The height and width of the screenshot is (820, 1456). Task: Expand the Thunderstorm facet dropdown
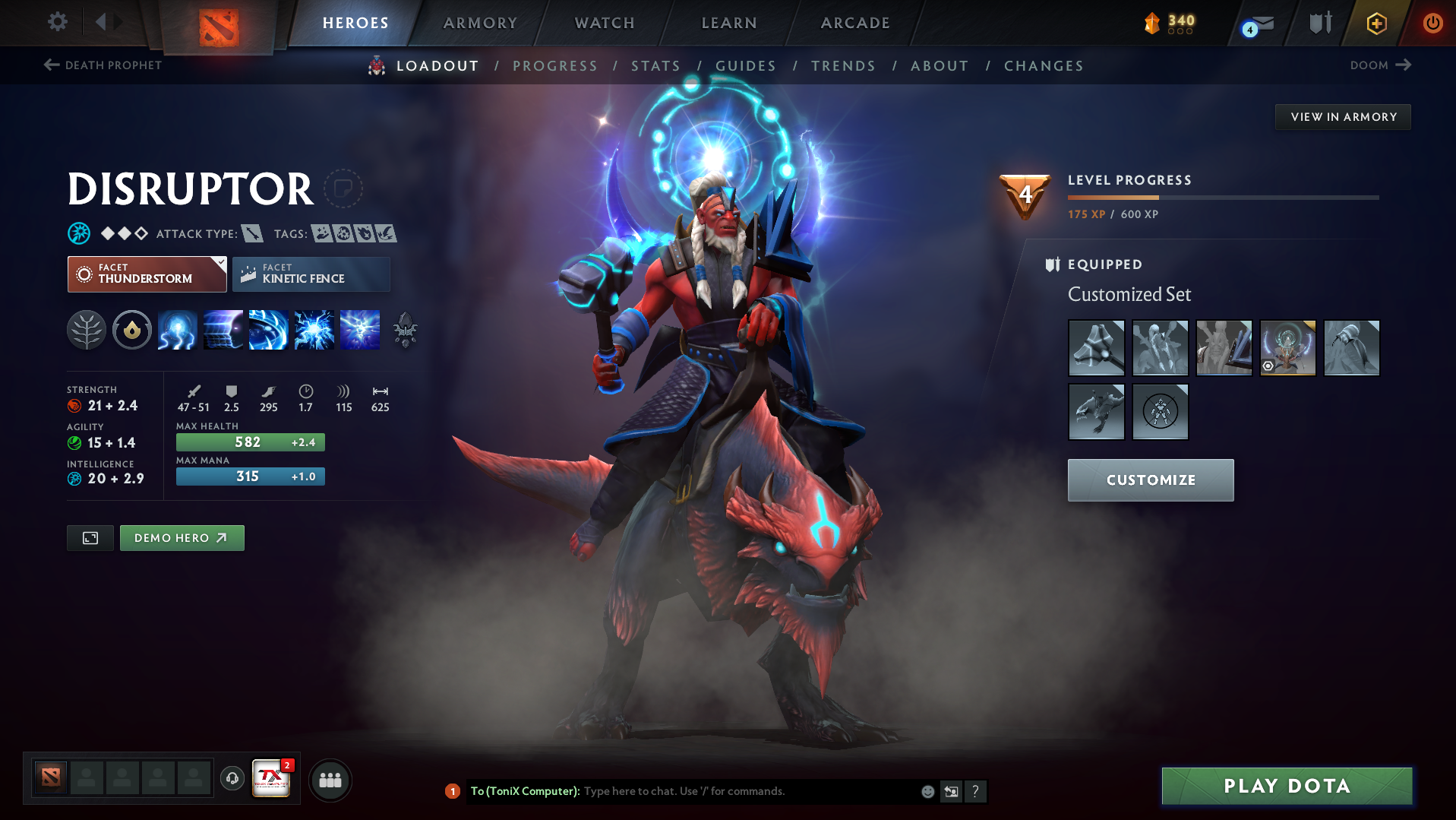[x=220, y=262]
